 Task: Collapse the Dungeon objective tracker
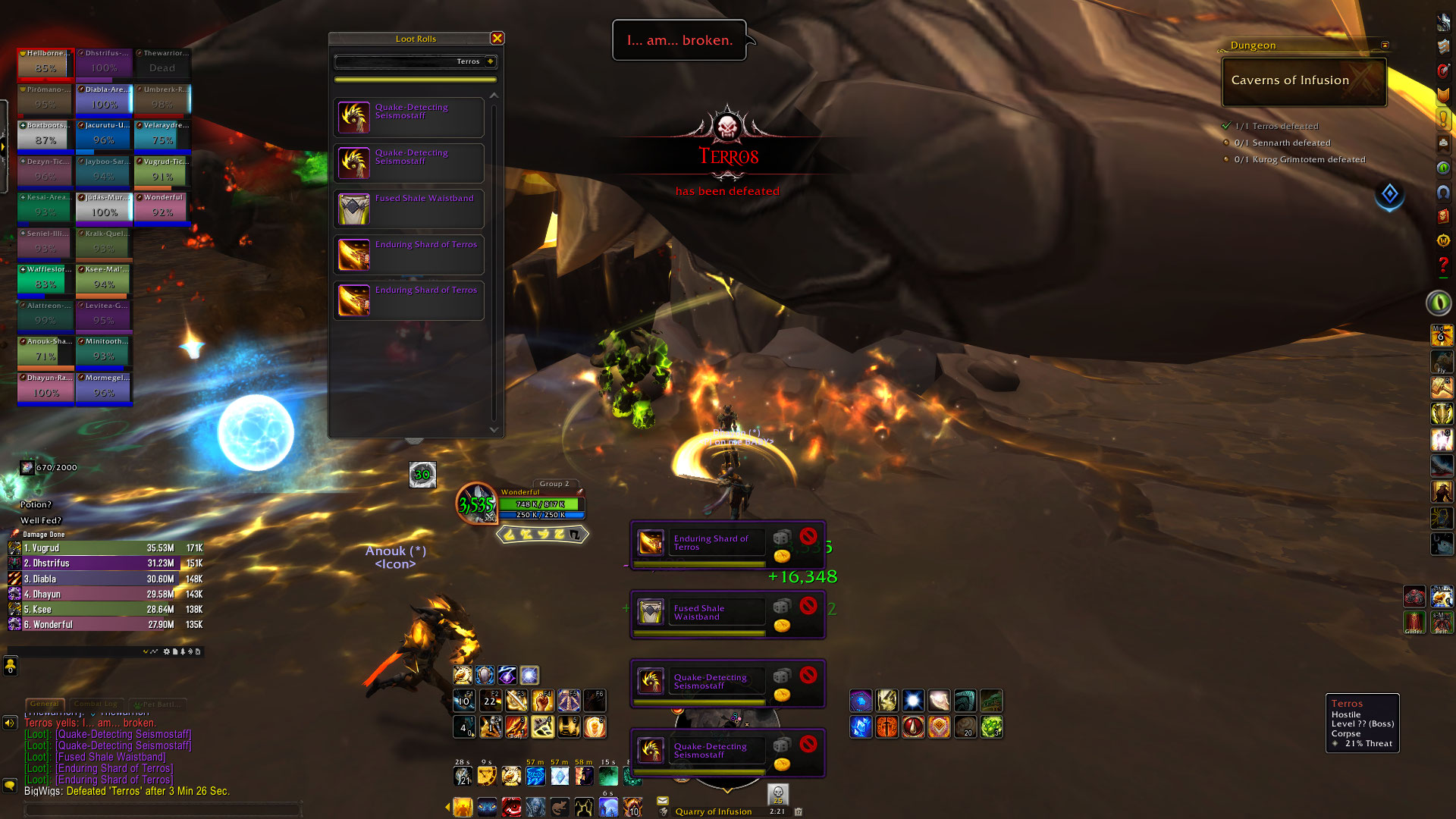[x=1385, y=45]
